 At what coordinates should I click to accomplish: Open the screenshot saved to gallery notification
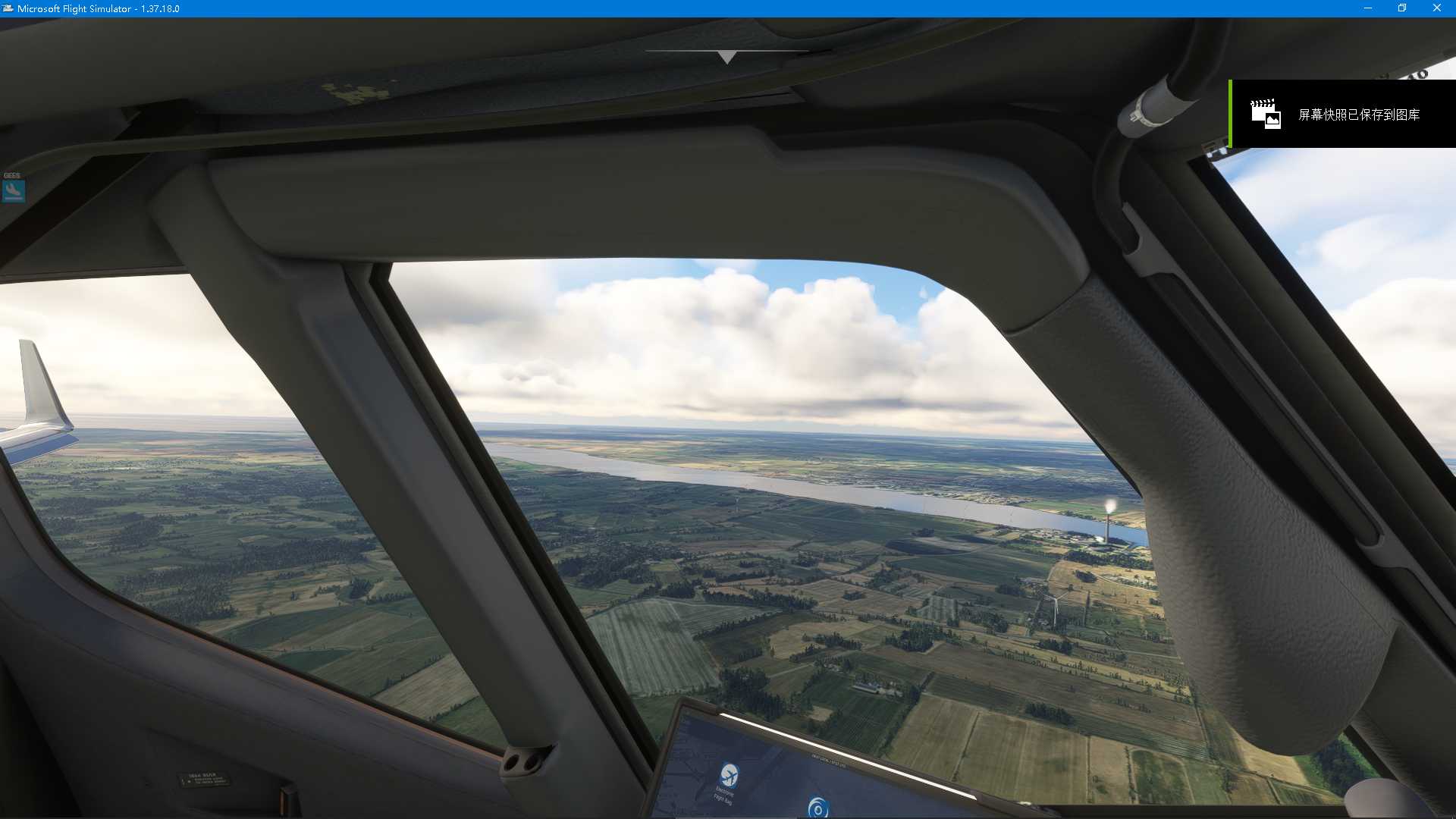(x=1342, y=115)
